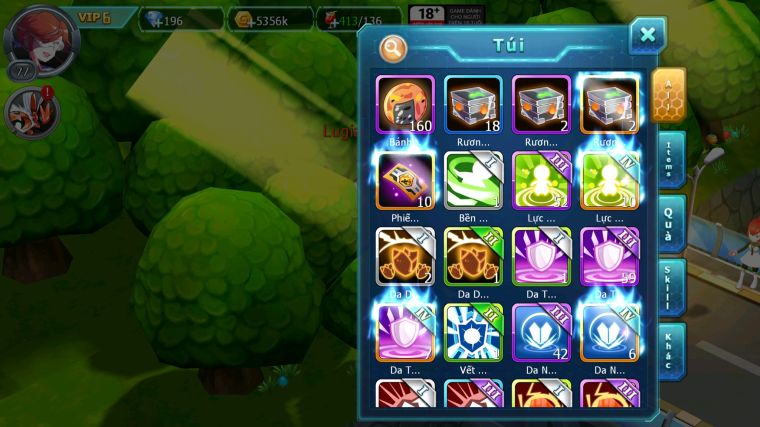
Task: Open the Skill tab
Action: [x=670, y=288]
